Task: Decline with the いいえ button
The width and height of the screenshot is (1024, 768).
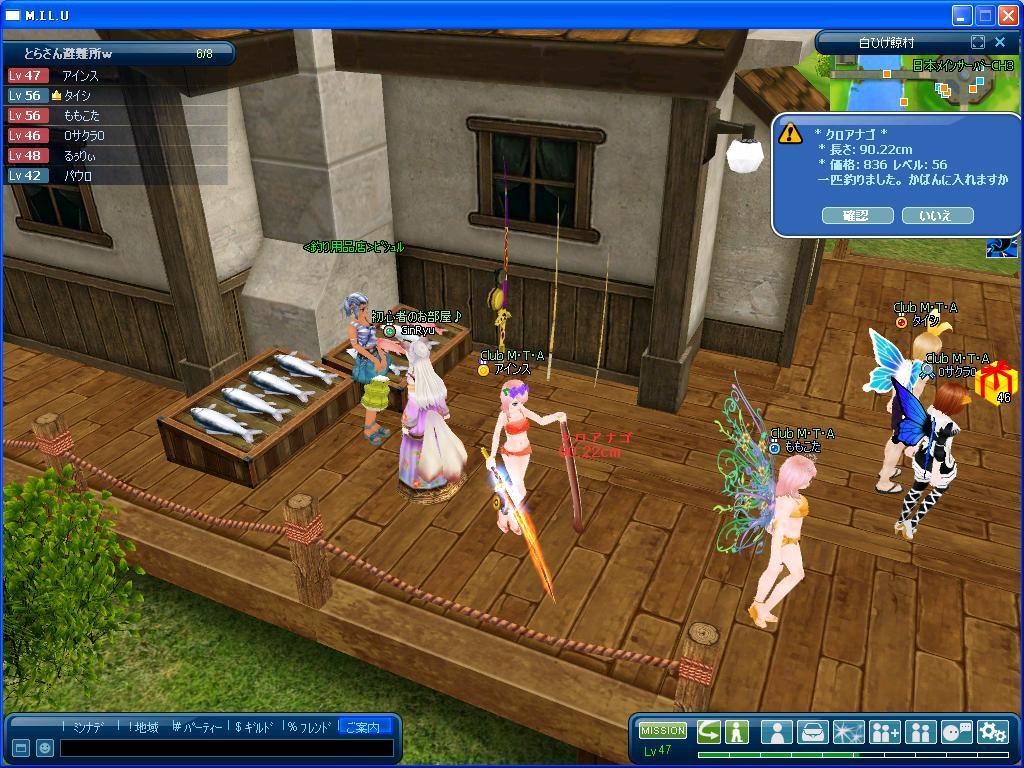Action: [937, 215]
